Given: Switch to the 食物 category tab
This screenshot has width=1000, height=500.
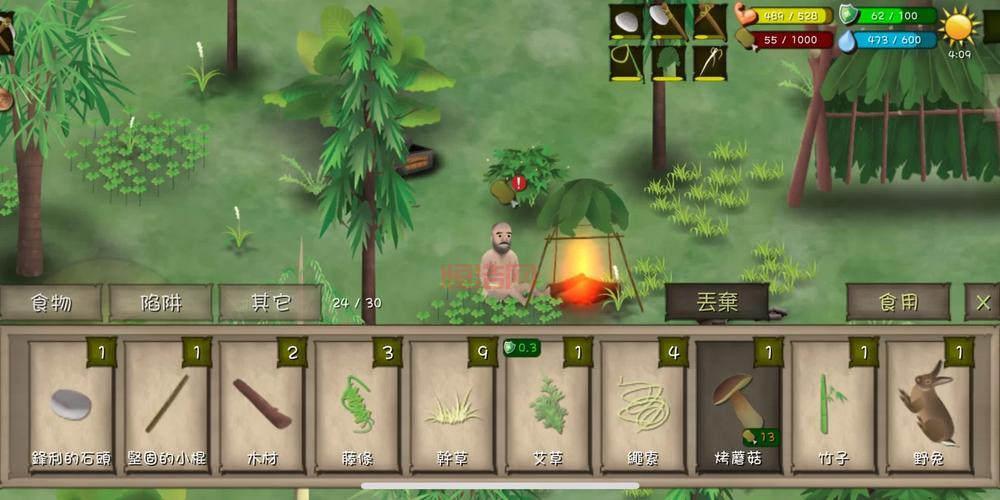Looking at the screenshot, I should 51,302.
